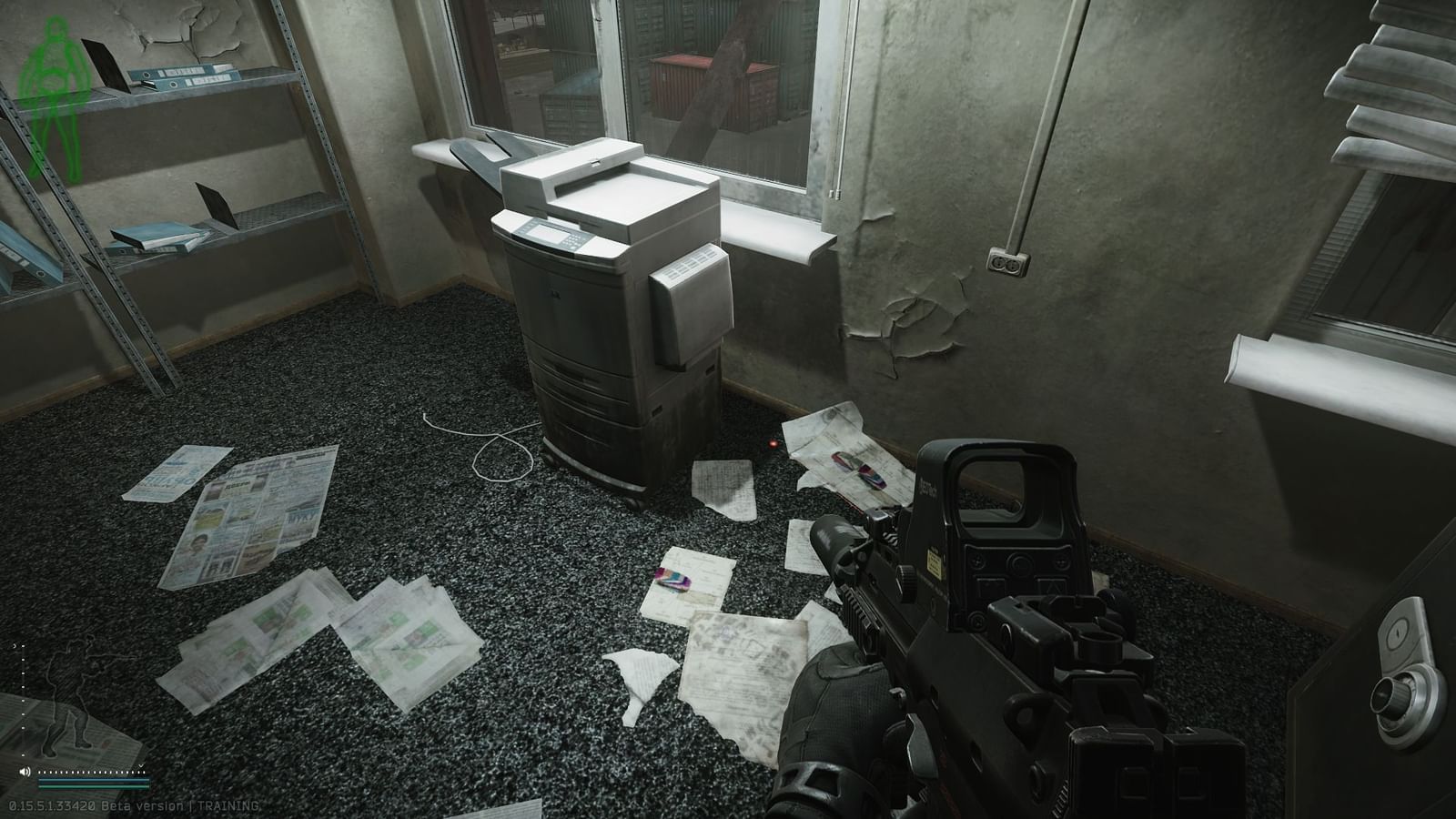
Task: Click the TRAINING label in the version text
Action: 227,805
